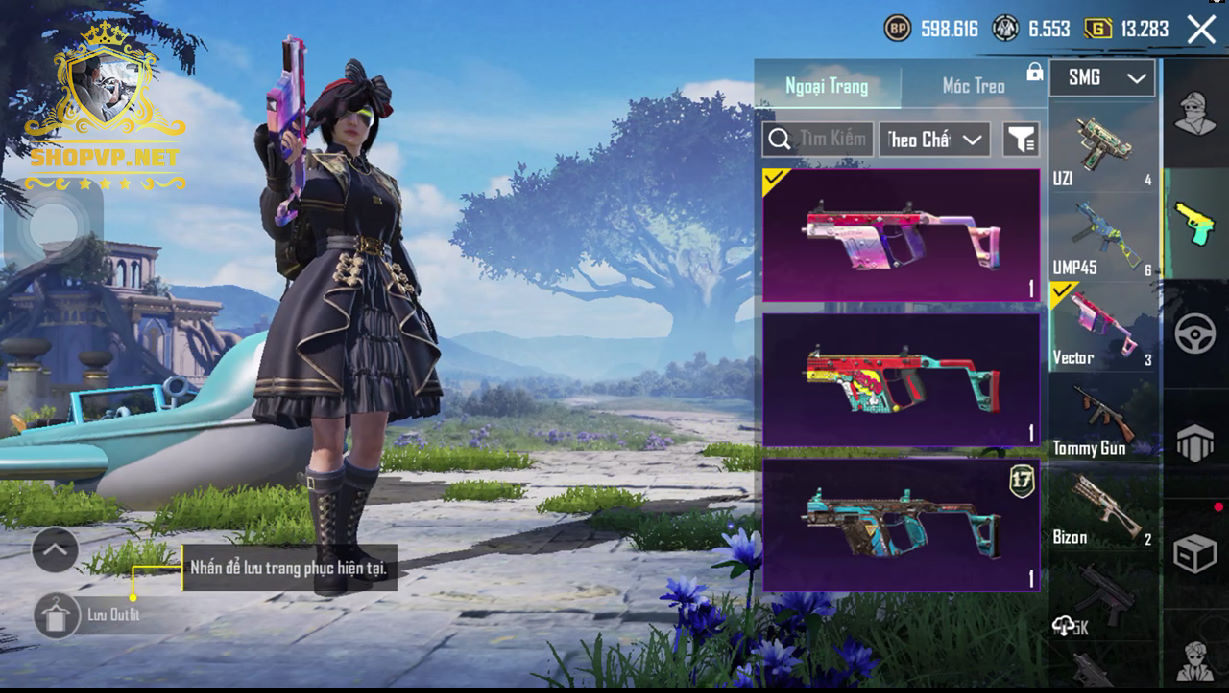The image size is (1229, 693).
Task: Open the character outfit category icon
Action: click(x=1195, y=111)
